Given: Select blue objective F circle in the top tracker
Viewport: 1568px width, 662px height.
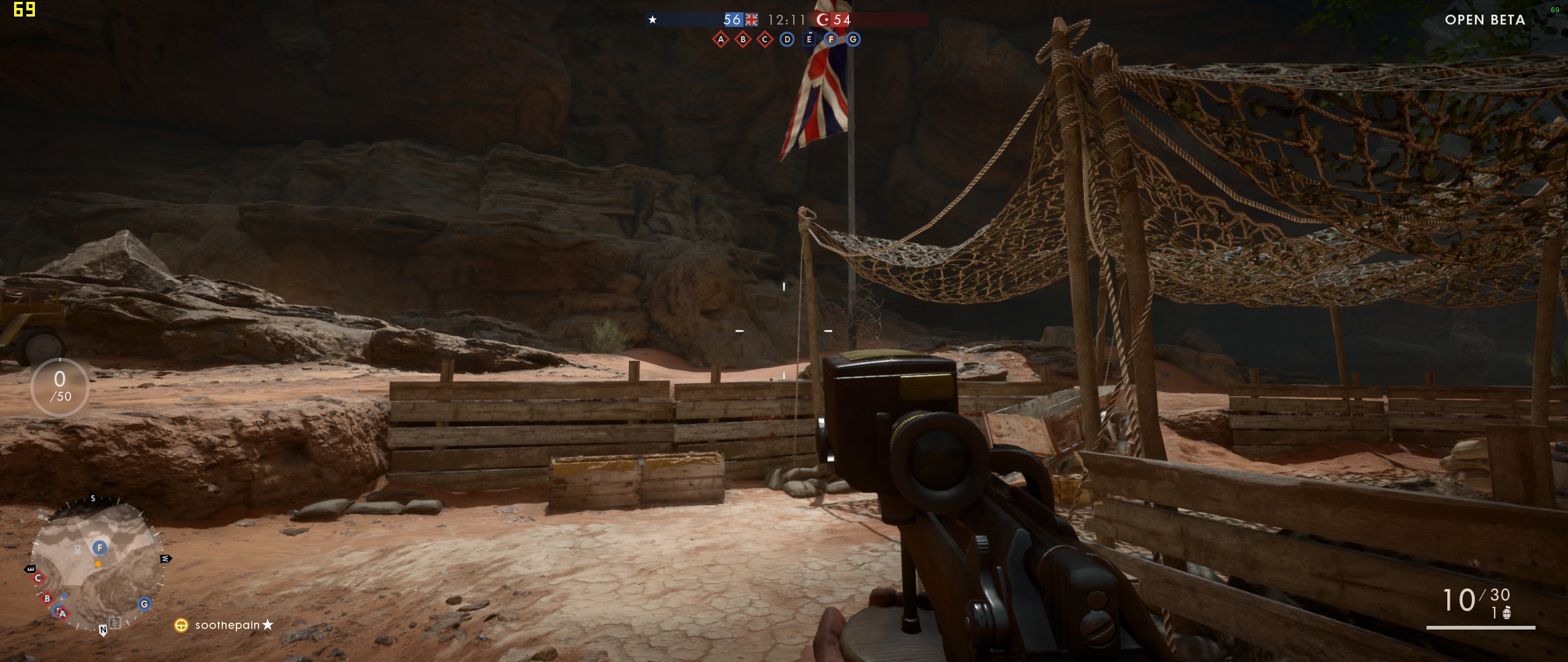Looking at the screenshot, I should coord(831,40).
